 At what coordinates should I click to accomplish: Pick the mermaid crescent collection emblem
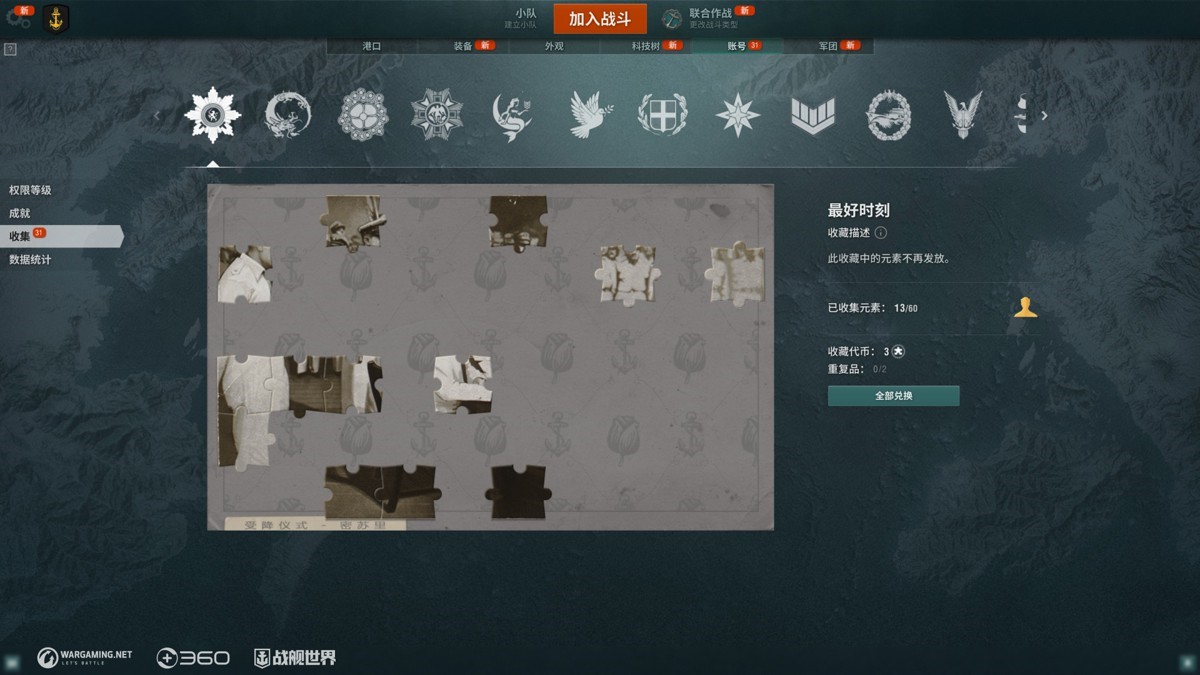click(x=512, y=115)
